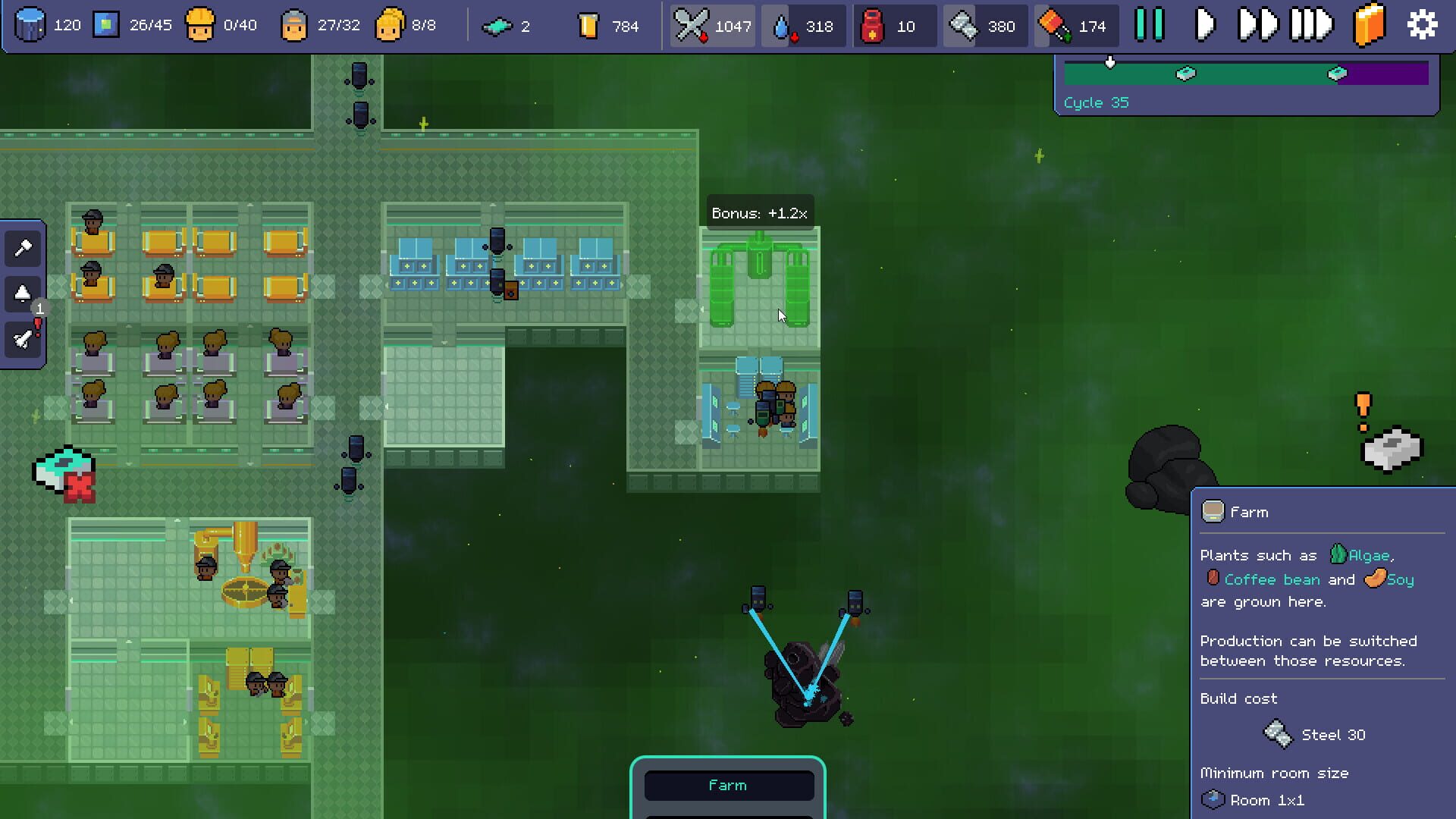This screenshot has width=1456, height=819.
Task: Click the steel resource icon showing 380
Action: click(966, 25)
